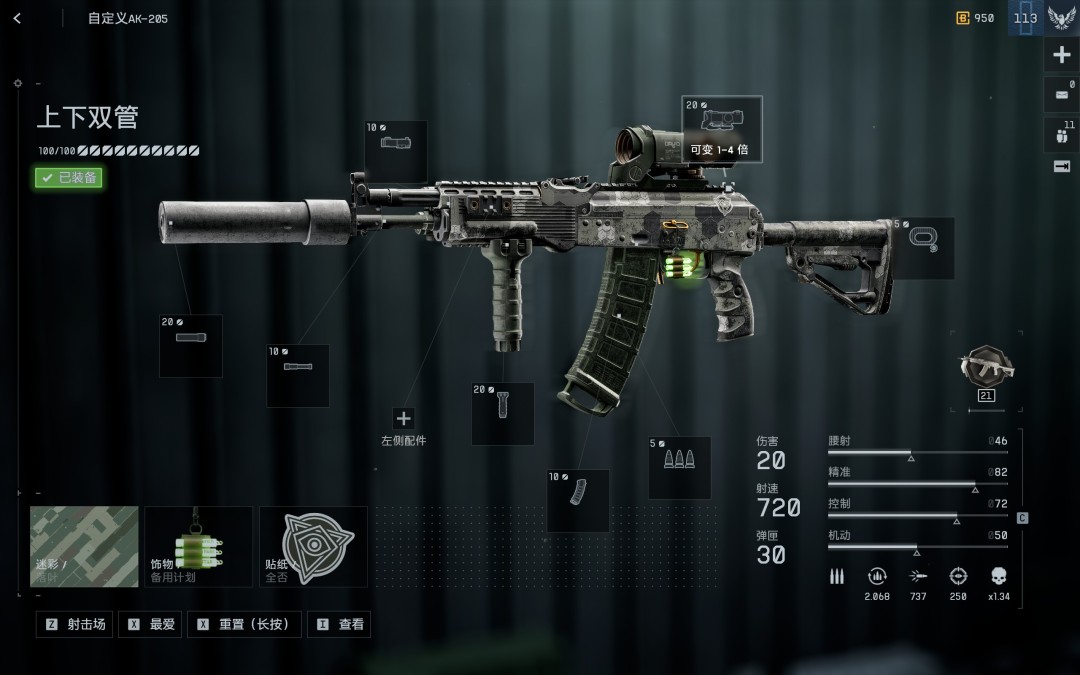Screen dimensions: 1080x675
Task: Select the vertical foregrip attachment slot
Action: pos(502,413)
